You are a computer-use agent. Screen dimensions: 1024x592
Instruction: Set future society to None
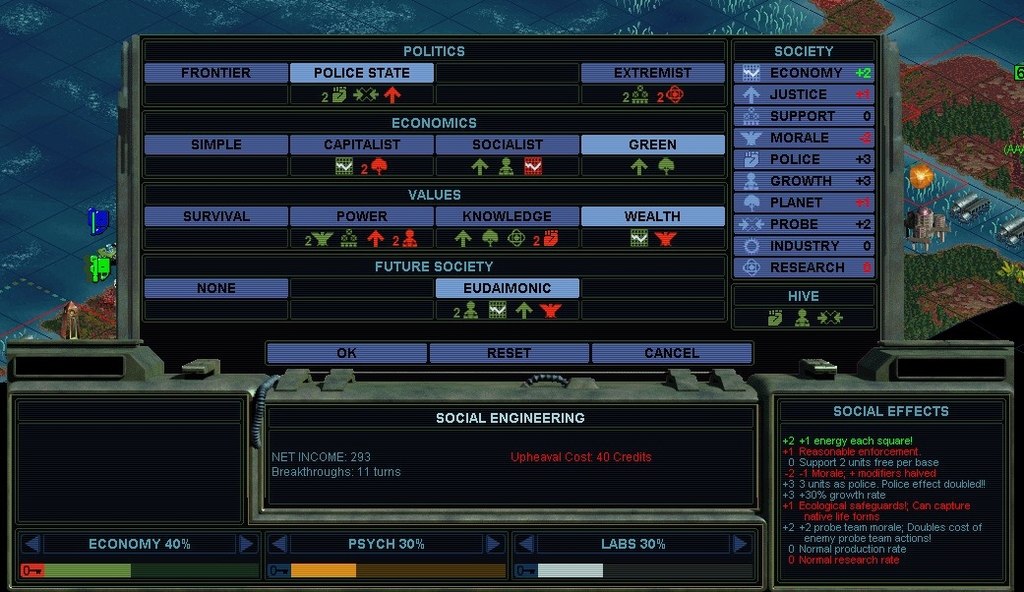[x=216, y=288]
